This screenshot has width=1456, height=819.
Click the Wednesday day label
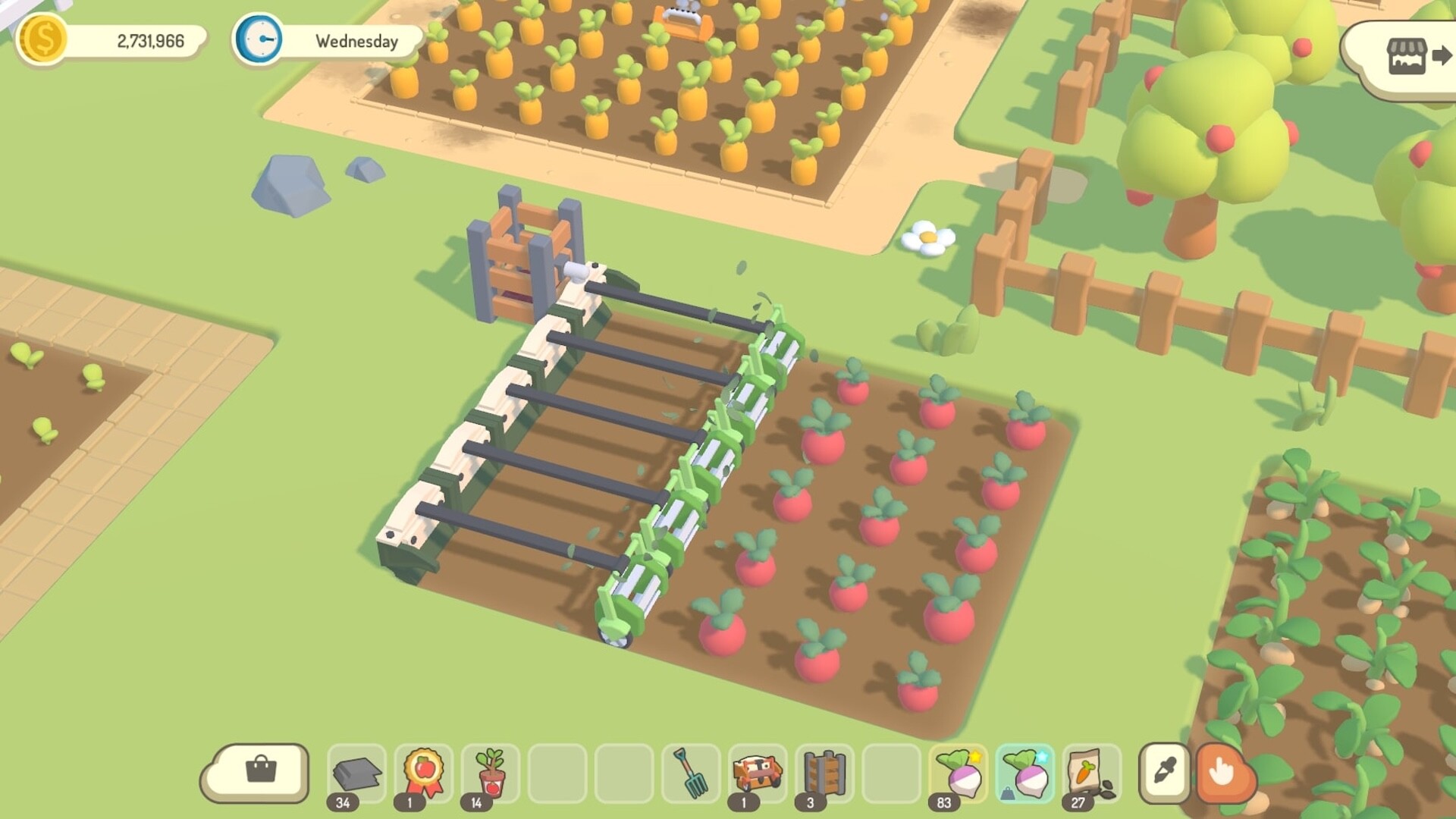click(x=355, y=42)
